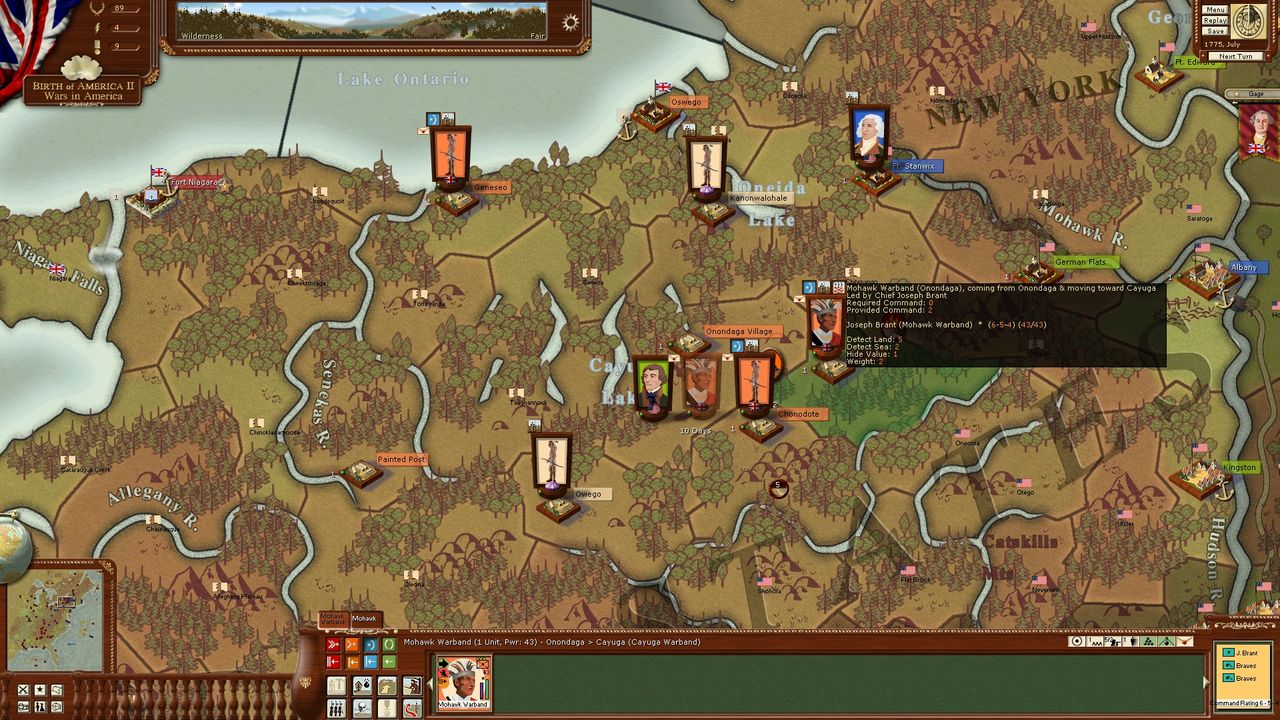This screenshot has height=720, width=1280.
Task: Click the target circle filter icon
Action: [1076, 642]
